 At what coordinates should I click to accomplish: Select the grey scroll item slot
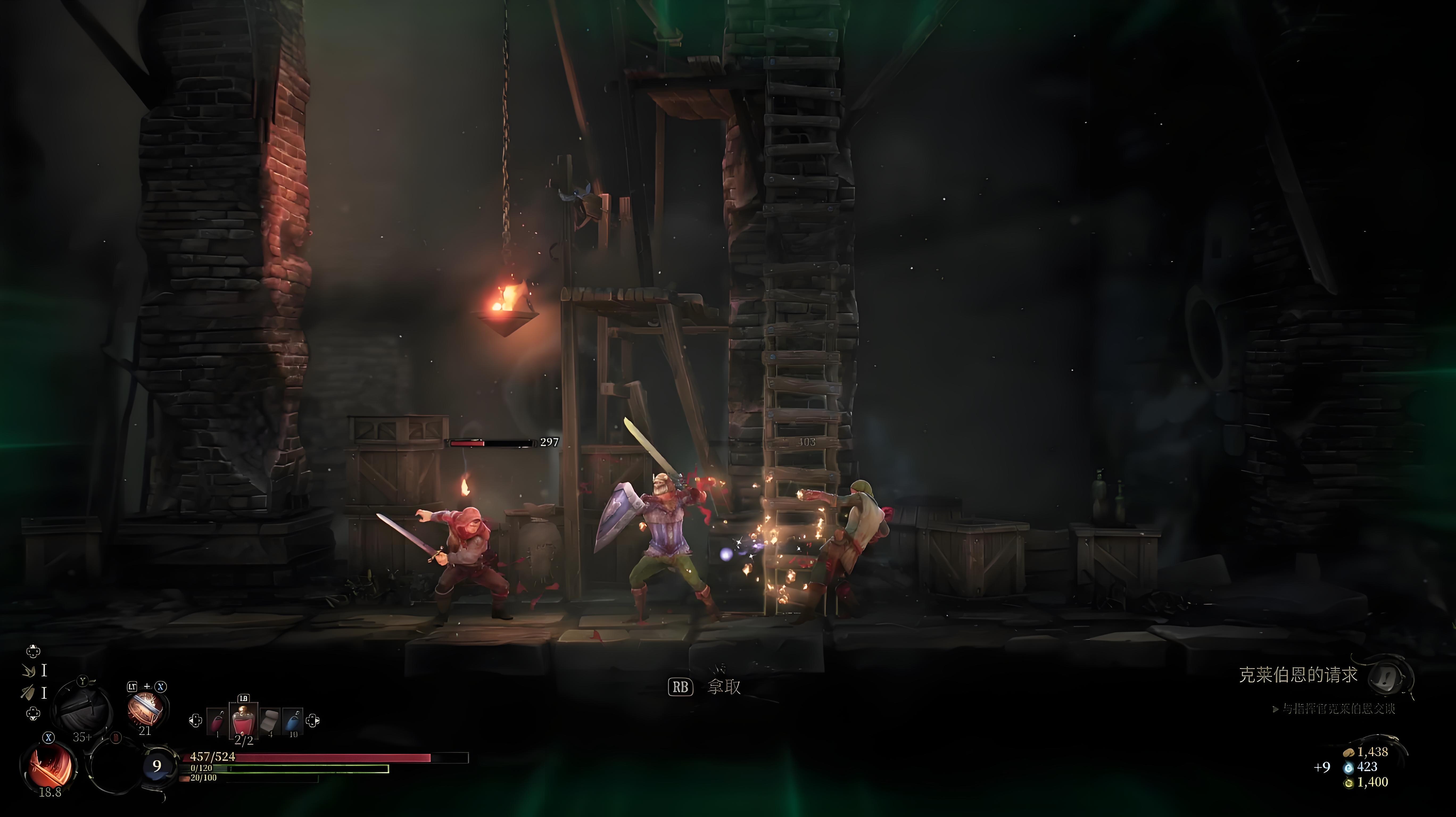(270, 722)
